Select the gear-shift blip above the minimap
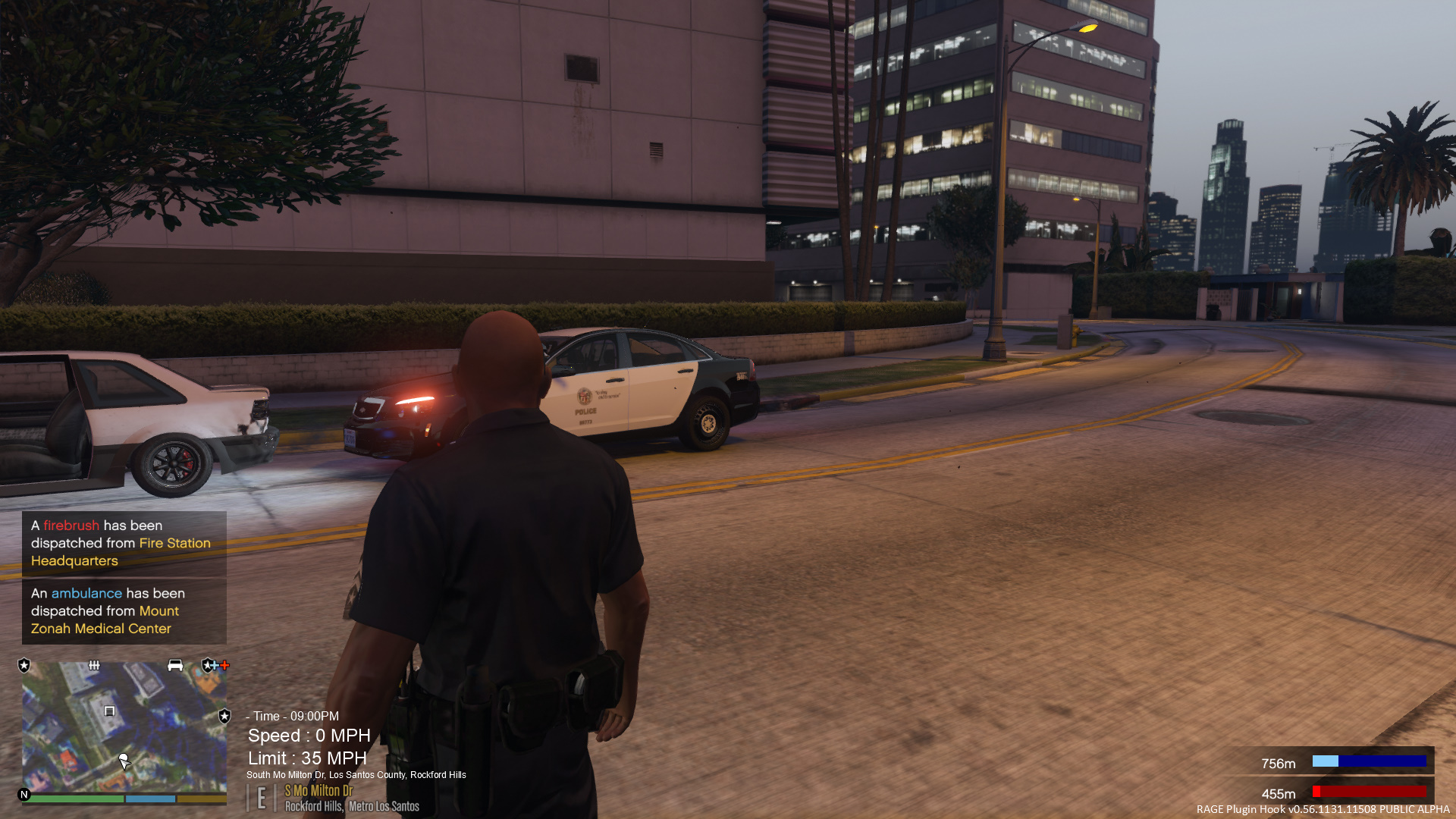 pyautogui.click(x=94, y=665)
